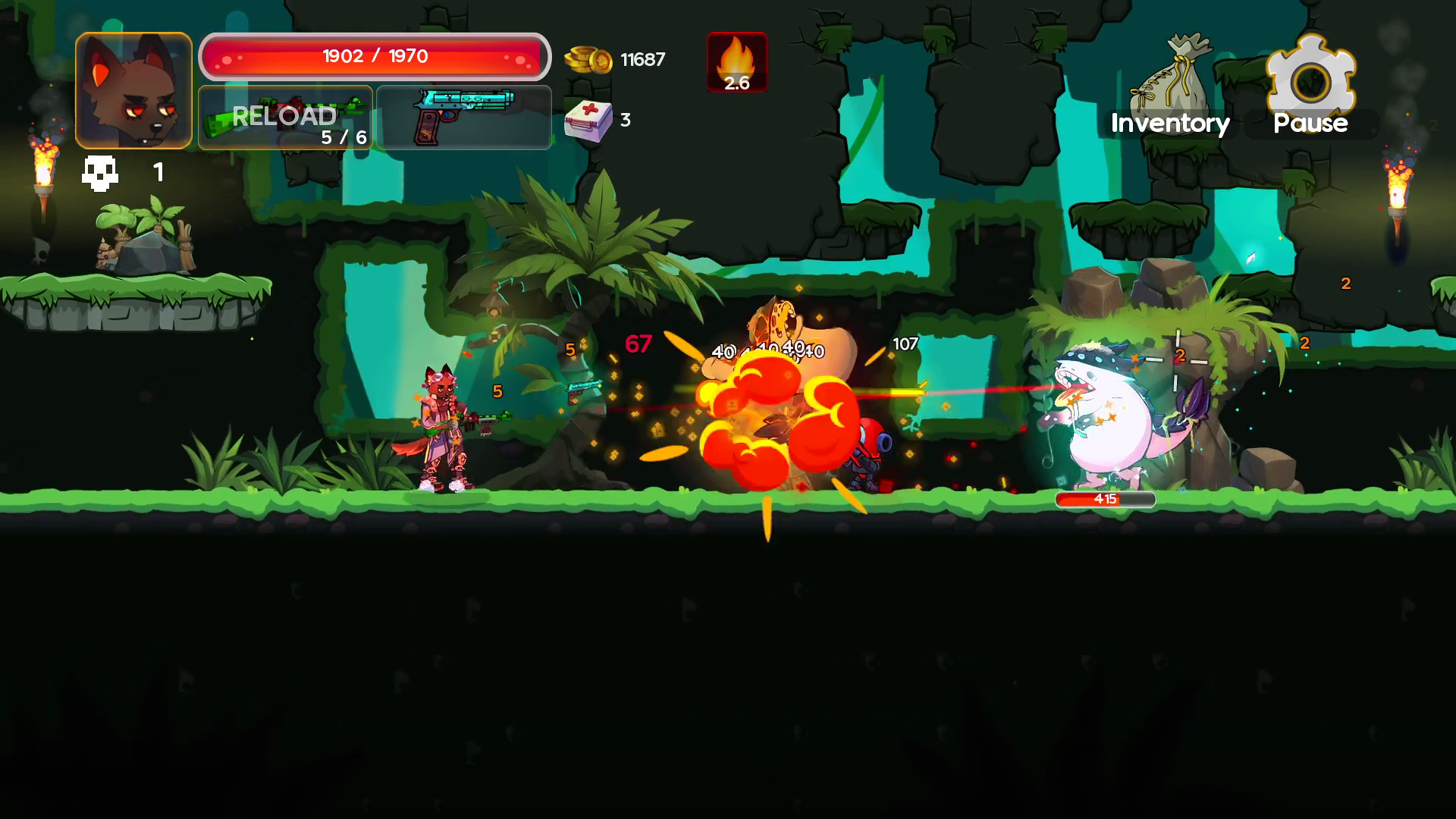The height and width of the screenshot is (819, 1456).
Task: Click the coin total 11687
Action: click(x=642, y=59)
